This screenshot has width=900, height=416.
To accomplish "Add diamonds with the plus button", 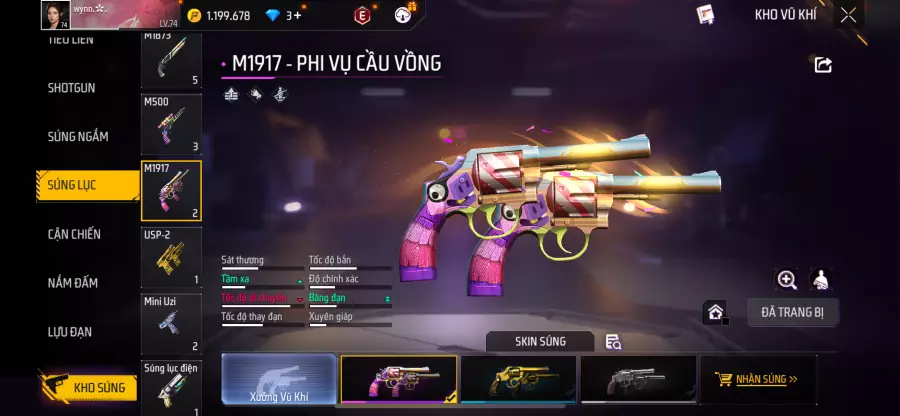I will [297, 15].
